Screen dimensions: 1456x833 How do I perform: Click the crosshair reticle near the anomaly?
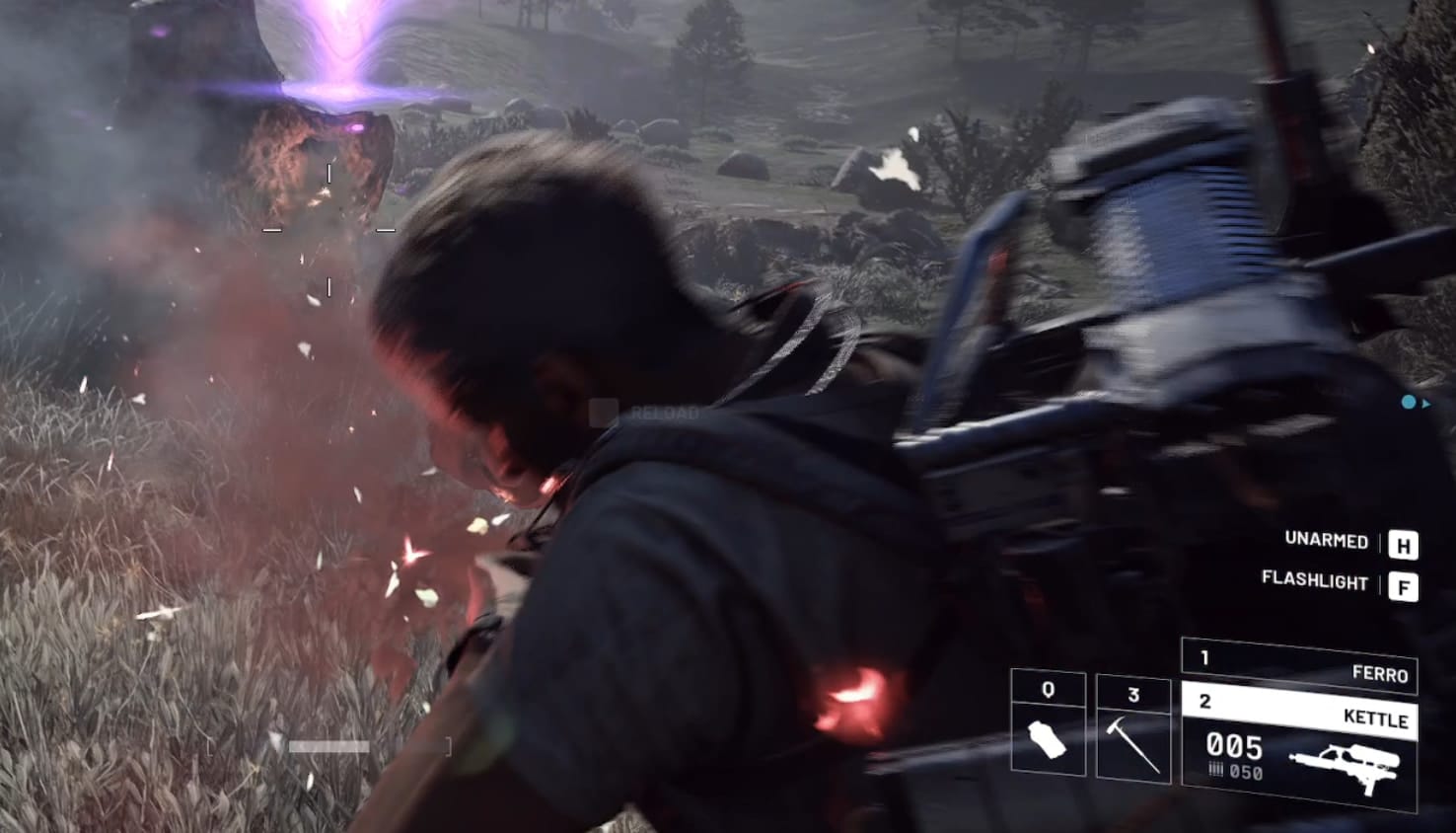(328, 227)
